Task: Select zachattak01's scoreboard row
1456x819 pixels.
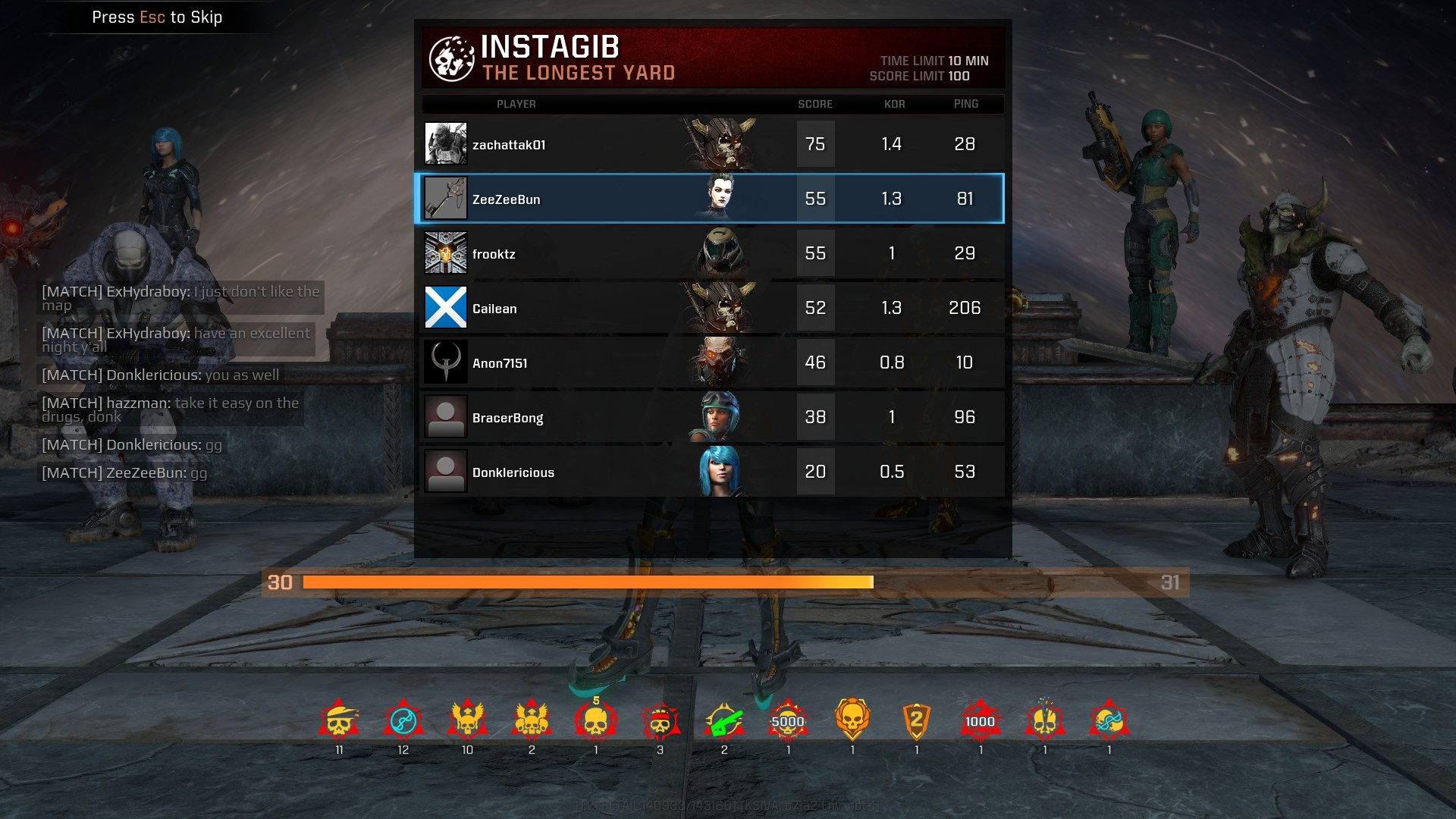Action: coord(713,144)
